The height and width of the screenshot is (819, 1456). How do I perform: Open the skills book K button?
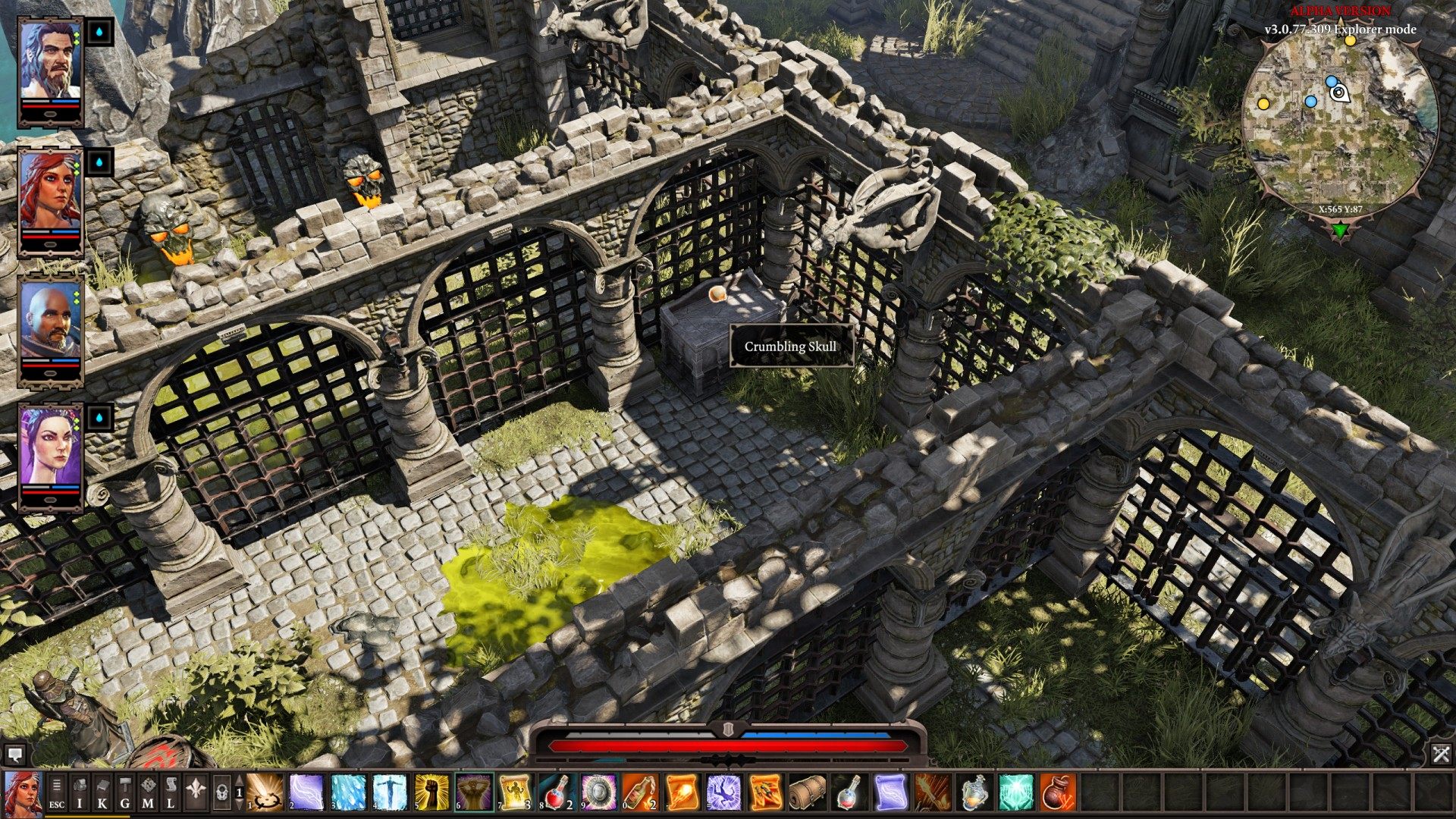102,793
